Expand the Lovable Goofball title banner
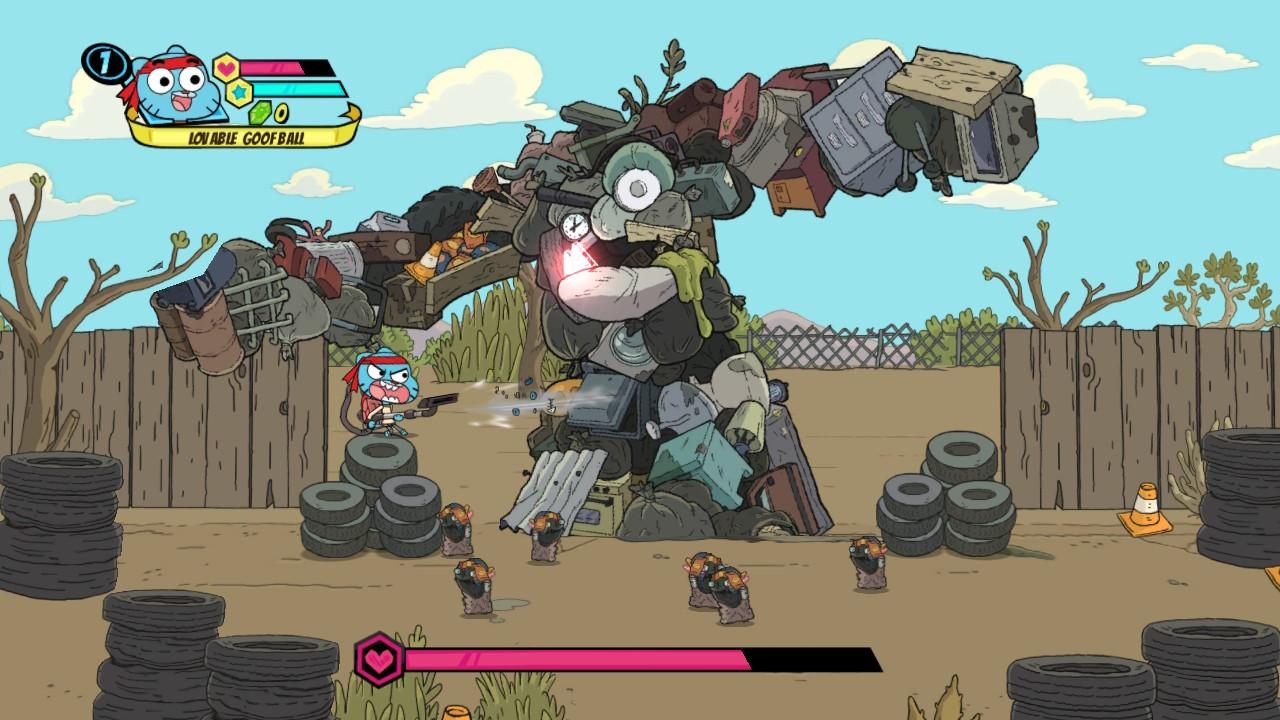 [x=245, y=135]
